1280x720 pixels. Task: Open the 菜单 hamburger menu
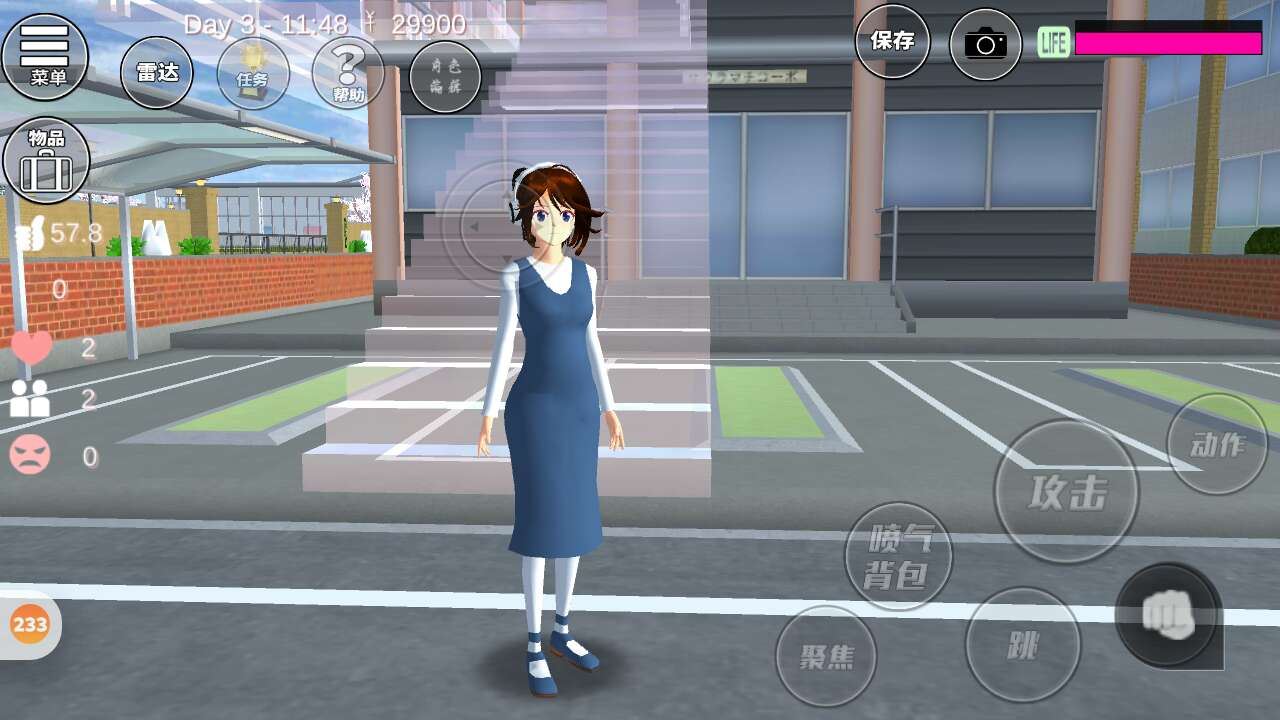click(45, 55)
